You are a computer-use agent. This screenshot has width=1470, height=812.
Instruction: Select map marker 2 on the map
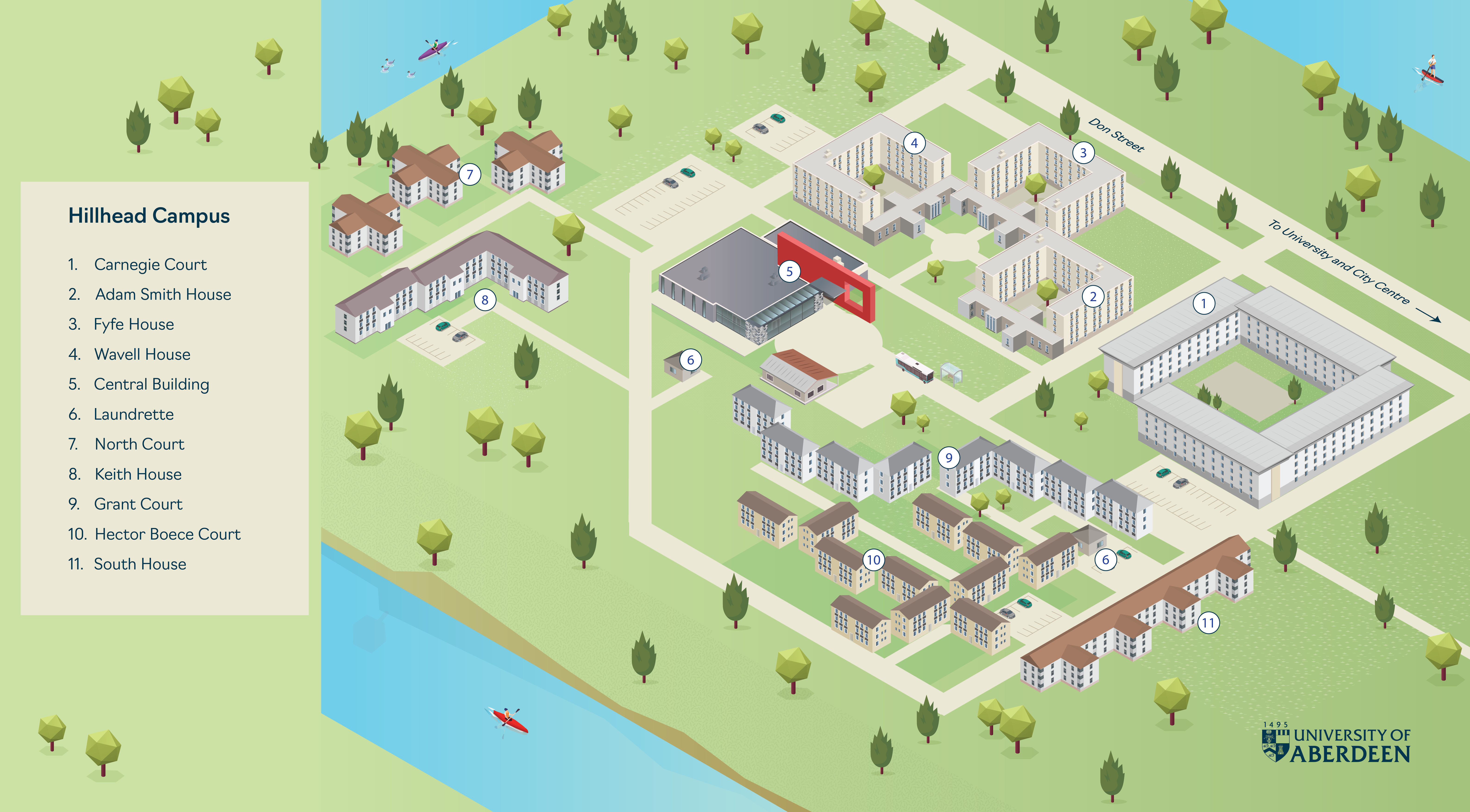1093,297
